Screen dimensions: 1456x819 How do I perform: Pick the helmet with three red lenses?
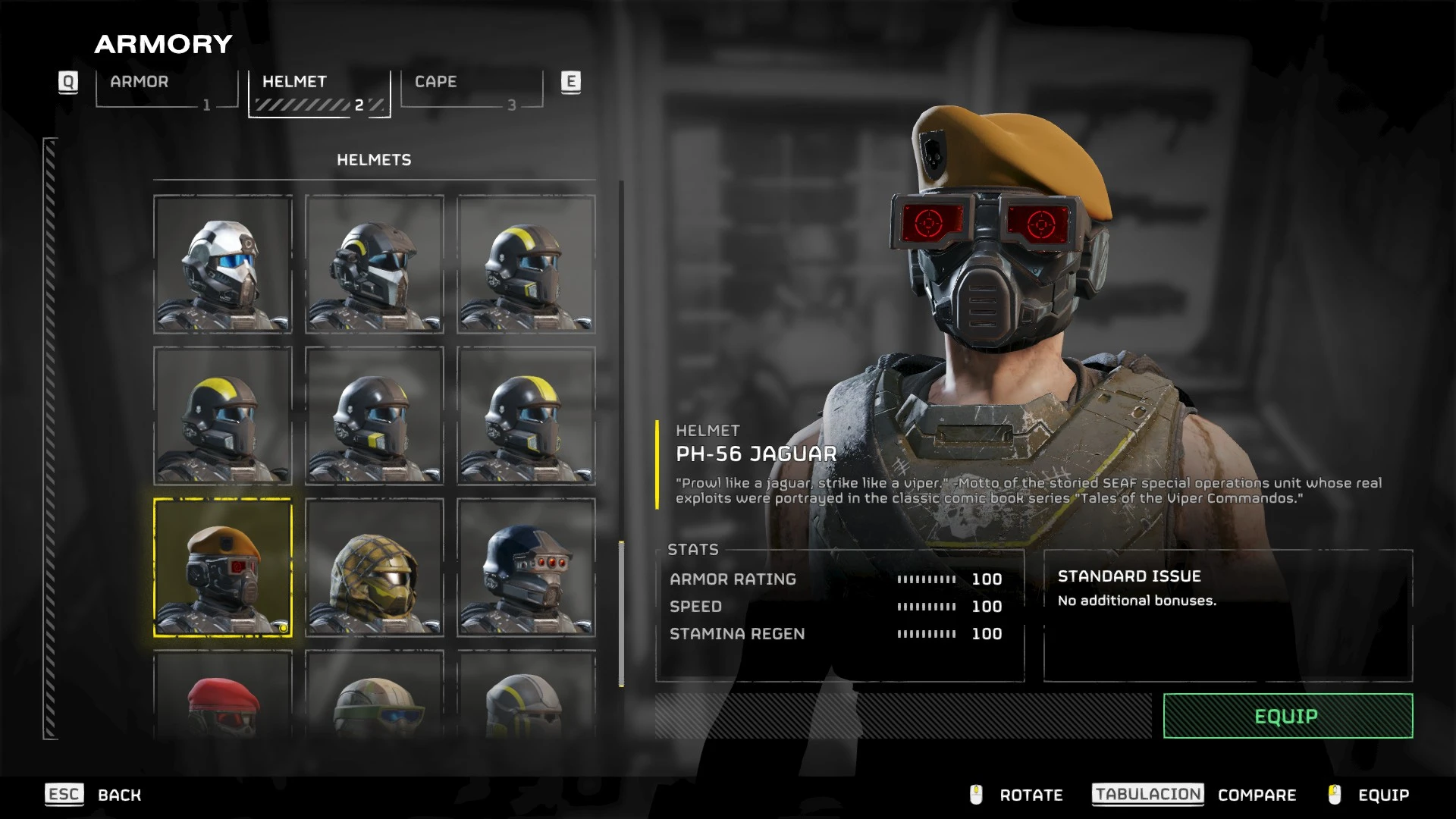click(526, 567)
